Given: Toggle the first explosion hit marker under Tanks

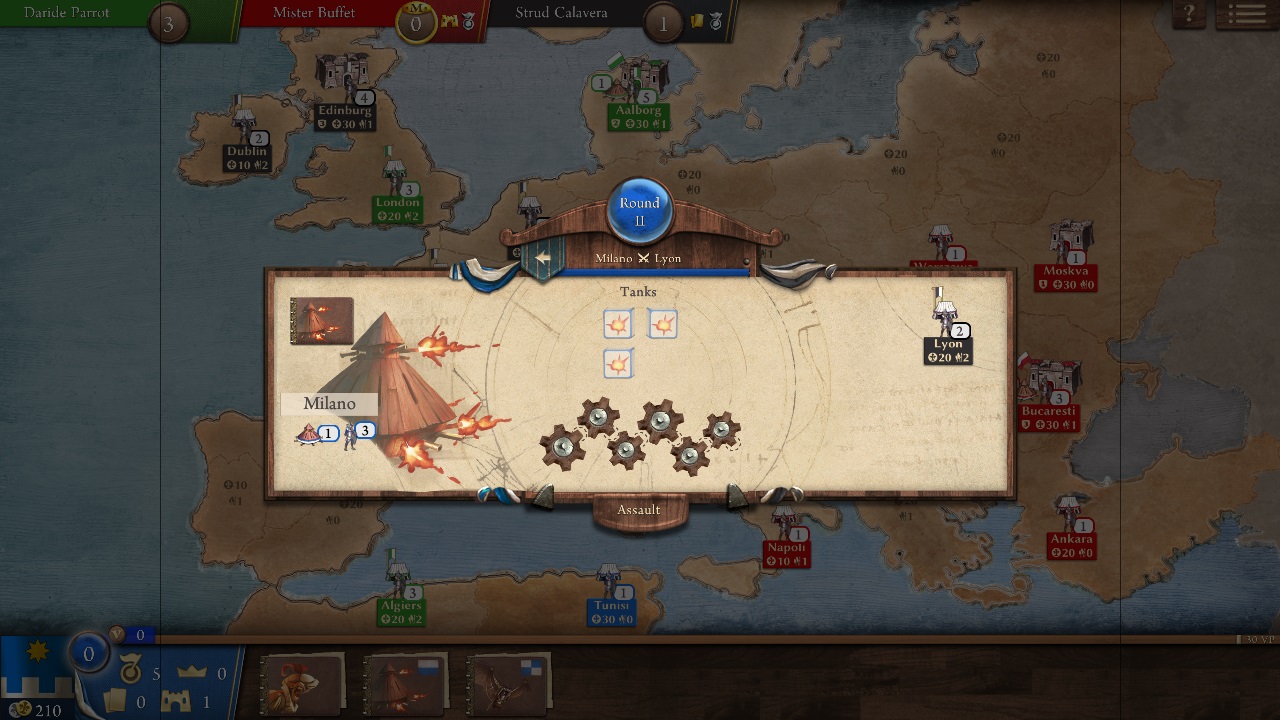Looking at the screenshot, I should (616, 324).
